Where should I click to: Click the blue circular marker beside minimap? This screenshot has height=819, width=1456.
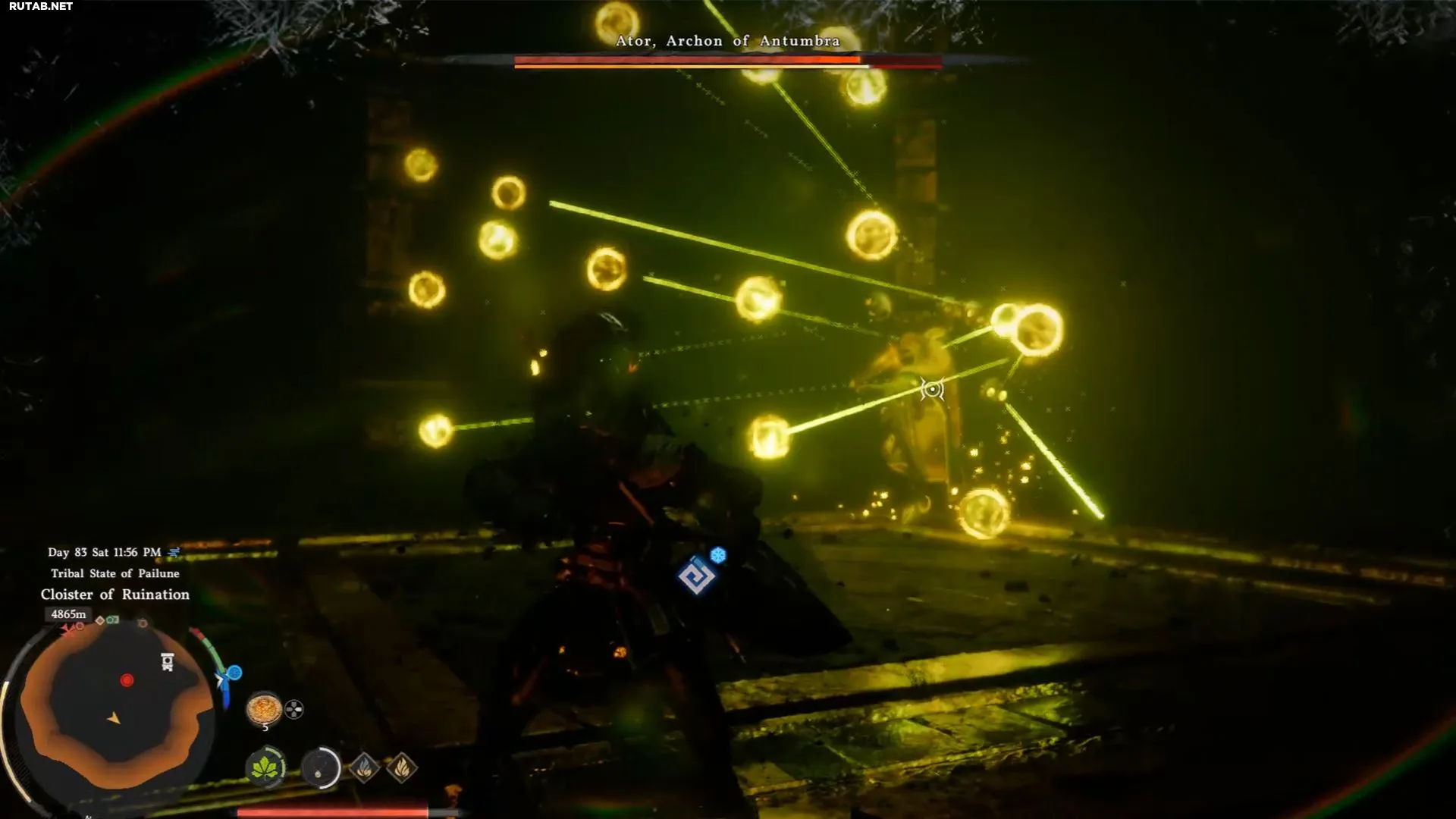[234, 673]
